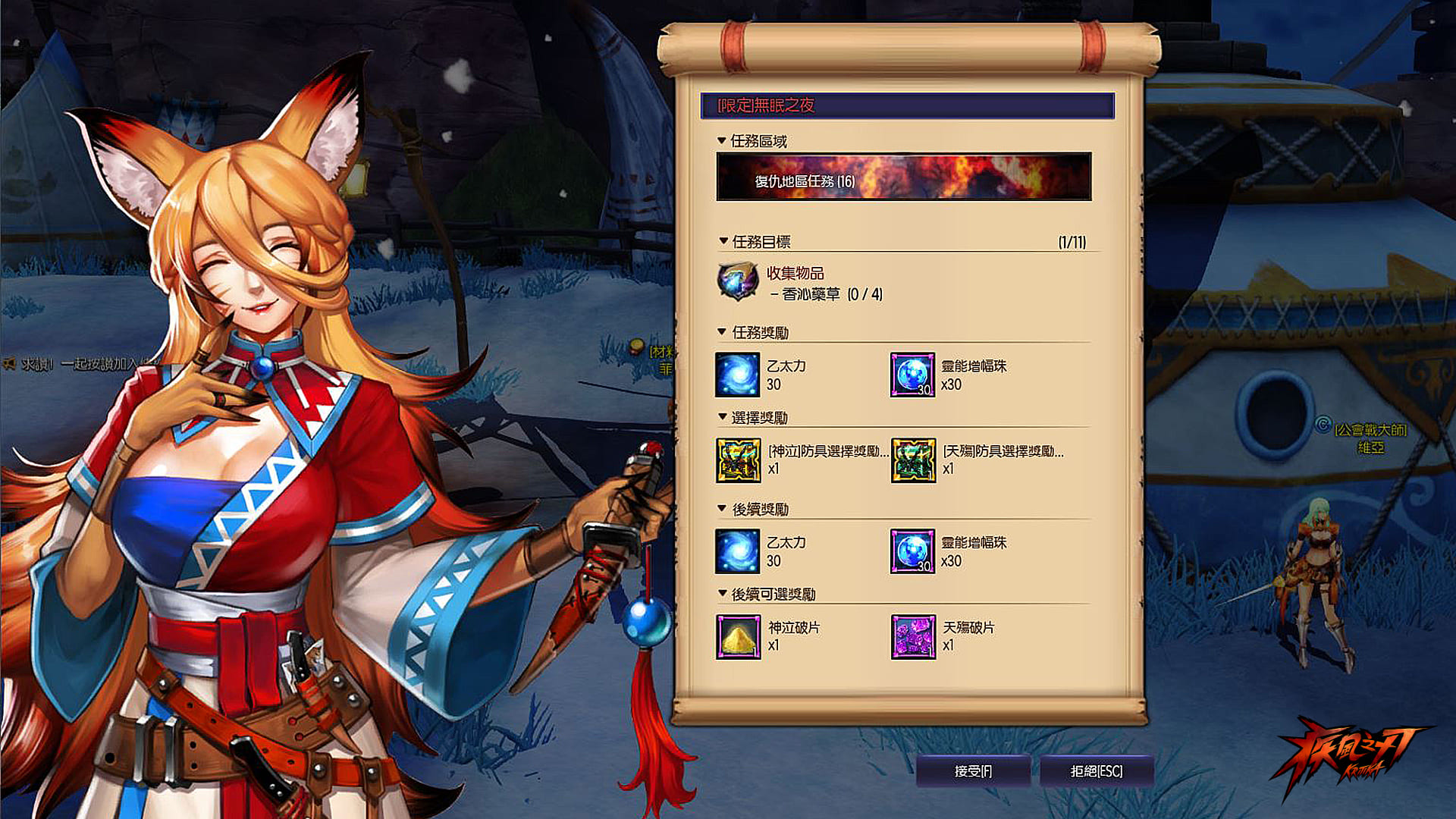Collapse the 後續可選獎勵 section
This screenshot has height=819, width=1456.
pos(723,594)
